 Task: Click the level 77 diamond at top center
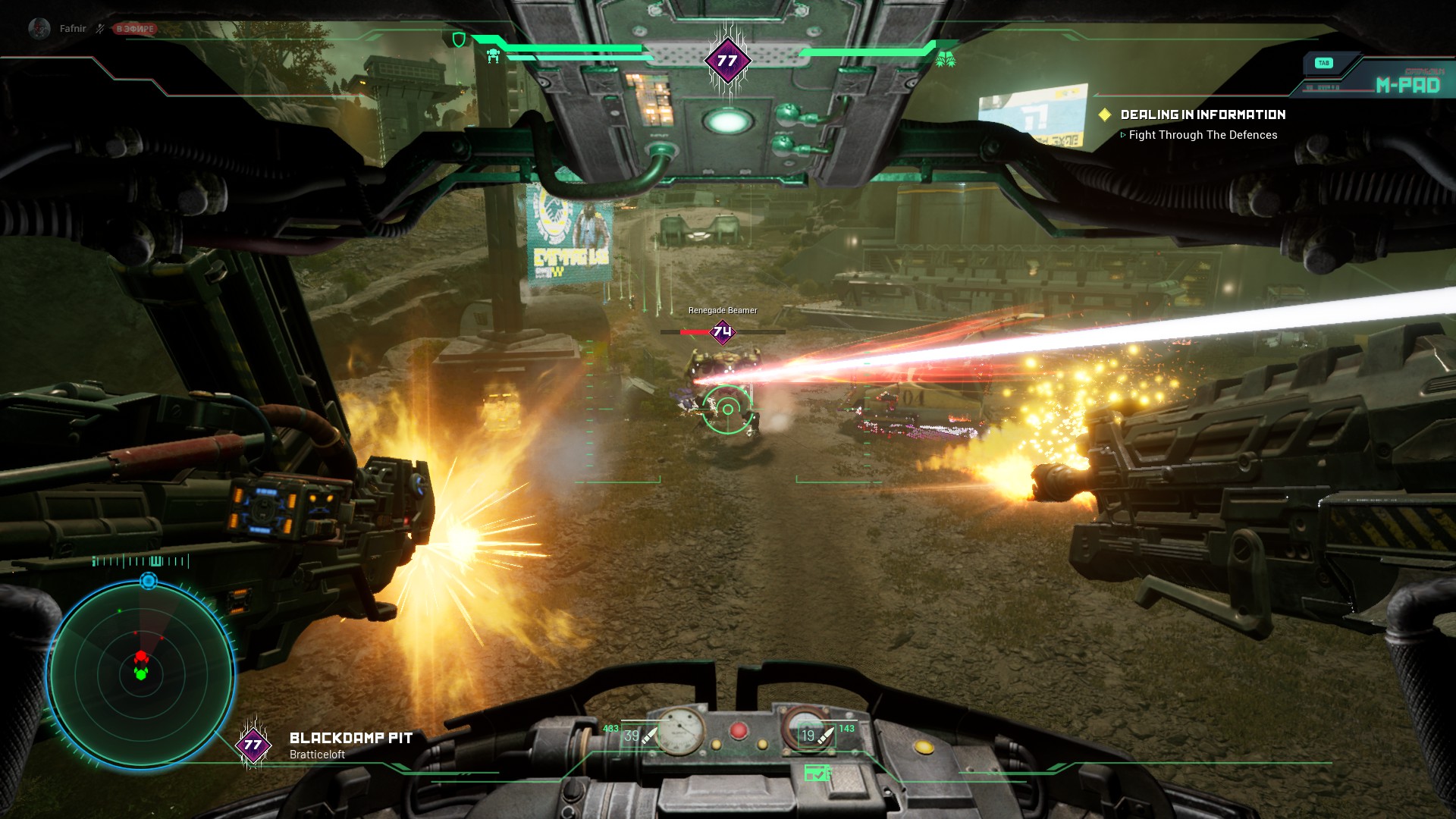[x=726, y=58]
